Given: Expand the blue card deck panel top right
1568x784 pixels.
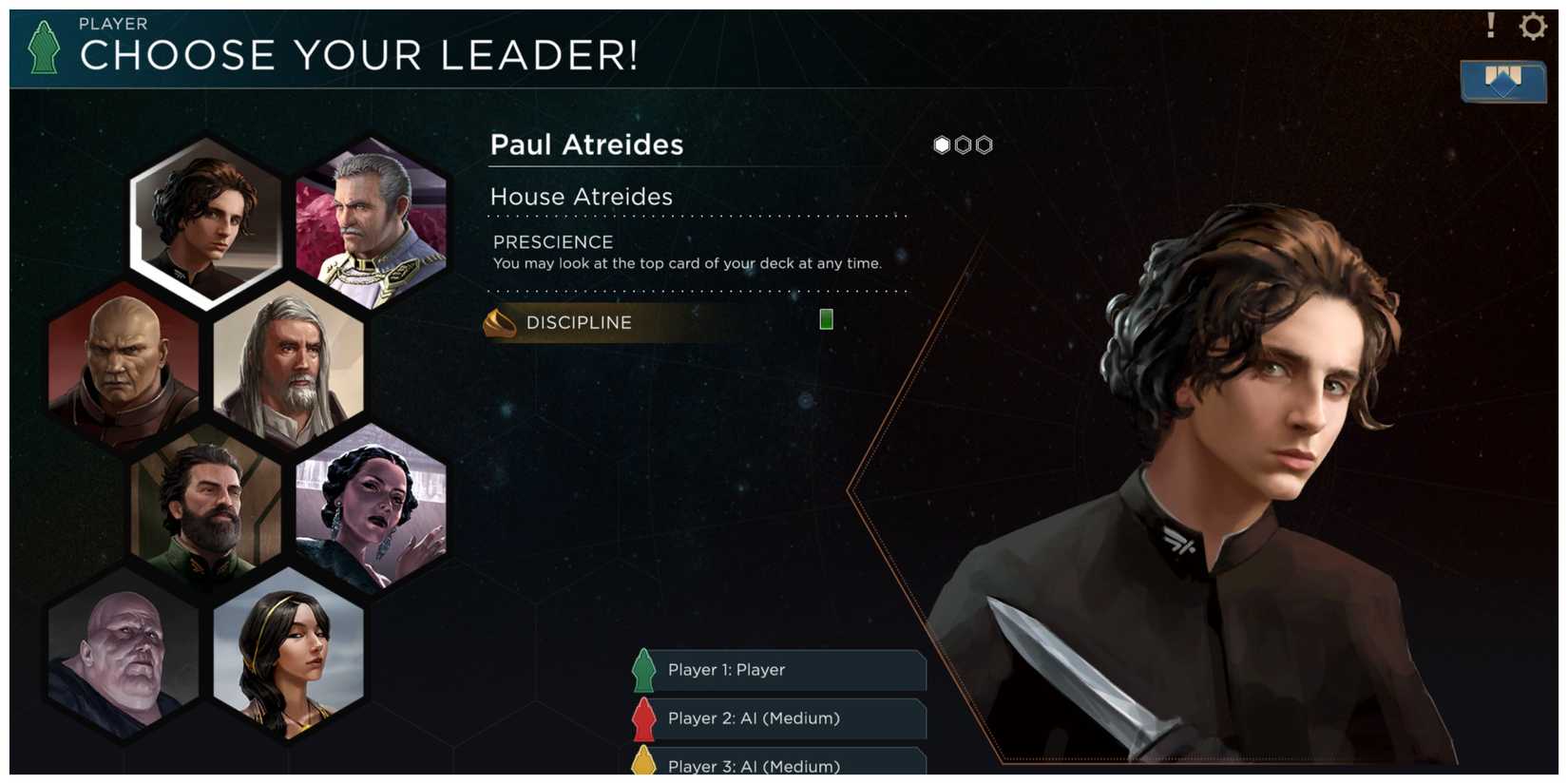Looking at the screenshot, I should pyautogui.click(x=1502, y=83).
